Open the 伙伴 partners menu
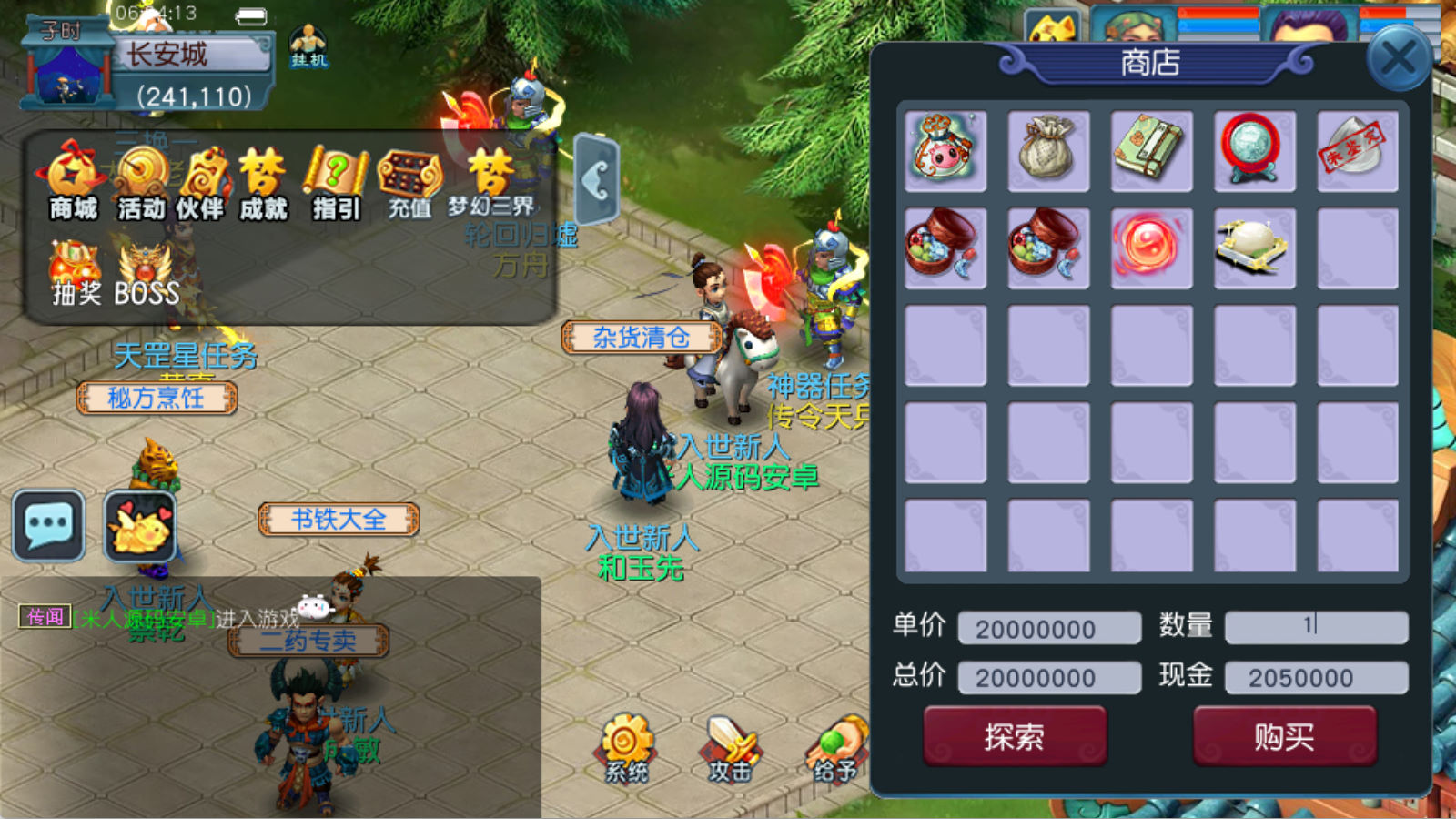Screen dimensions: 1456x819 pos(200,184)
